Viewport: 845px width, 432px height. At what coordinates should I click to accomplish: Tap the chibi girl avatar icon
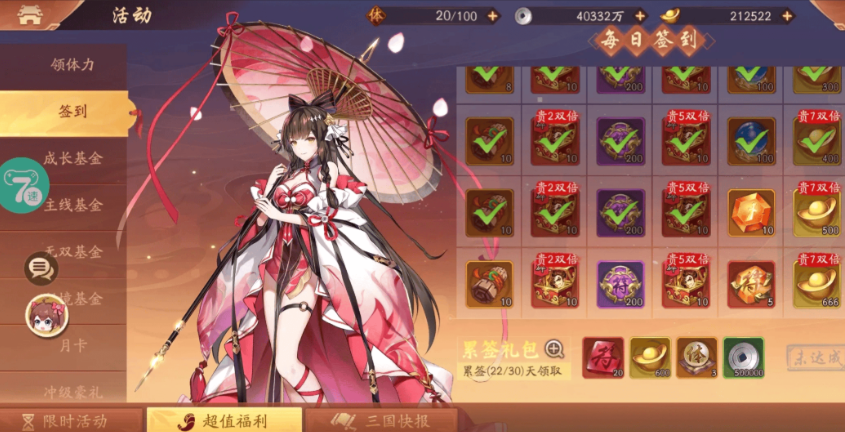[x=46, y=313]
